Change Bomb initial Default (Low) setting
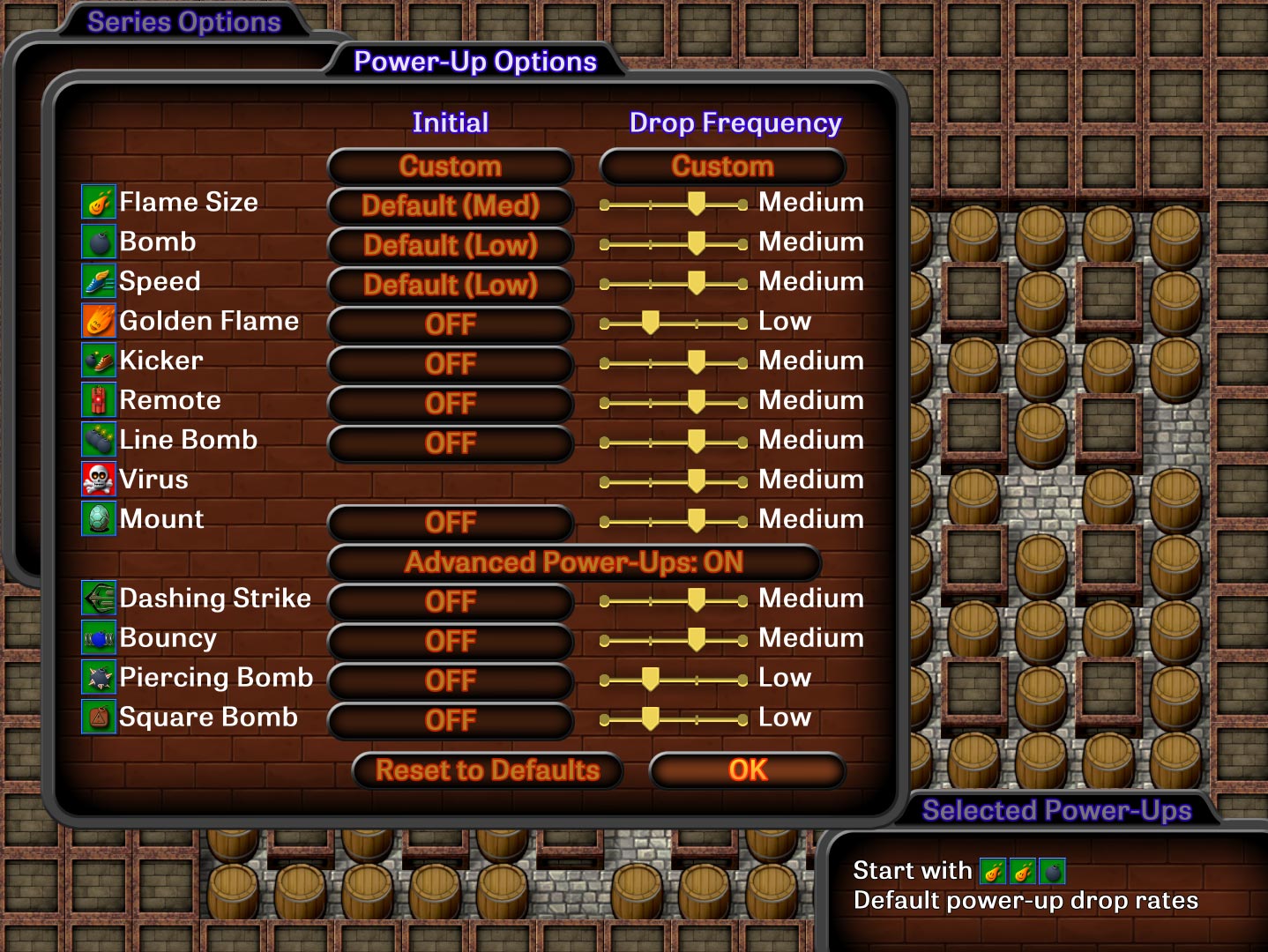 pyautogui.click(x=451, y=246)
